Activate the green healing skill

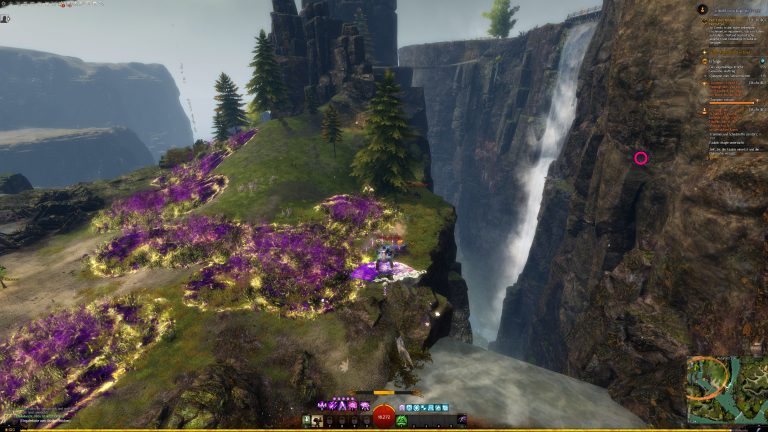(x=401, y=421)
